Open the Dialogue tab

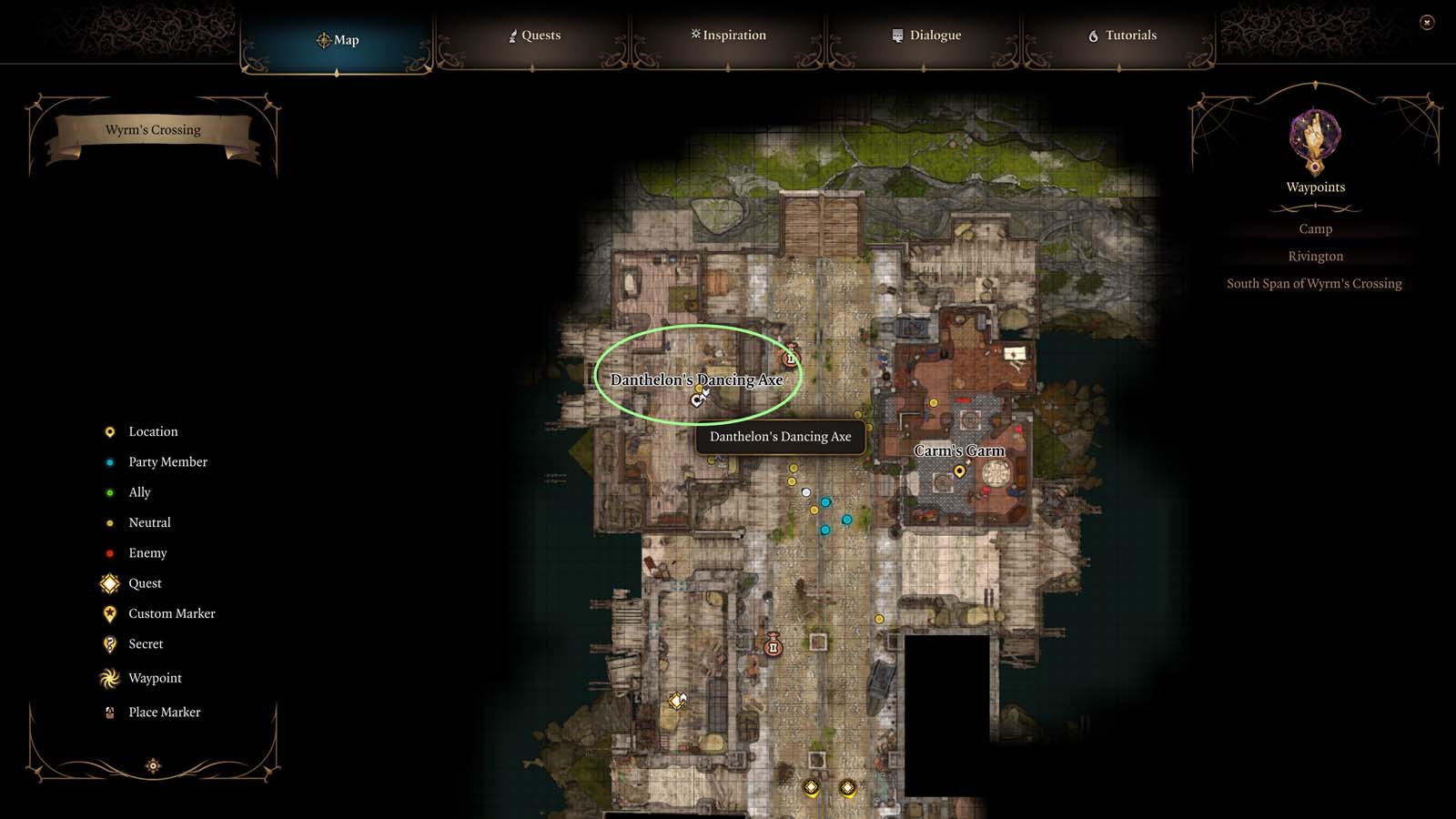pyautogui.click(x=927, y=35)
